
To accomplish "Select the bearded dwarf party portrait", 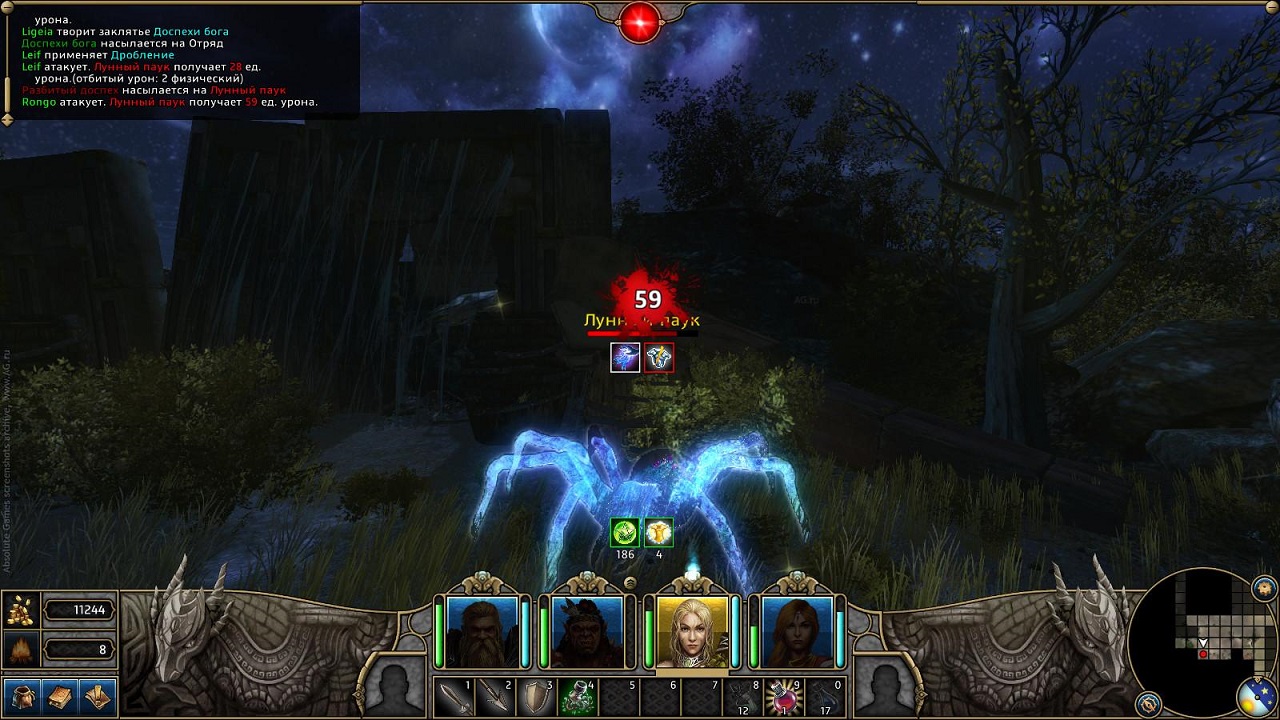I will tap(482, 632).
